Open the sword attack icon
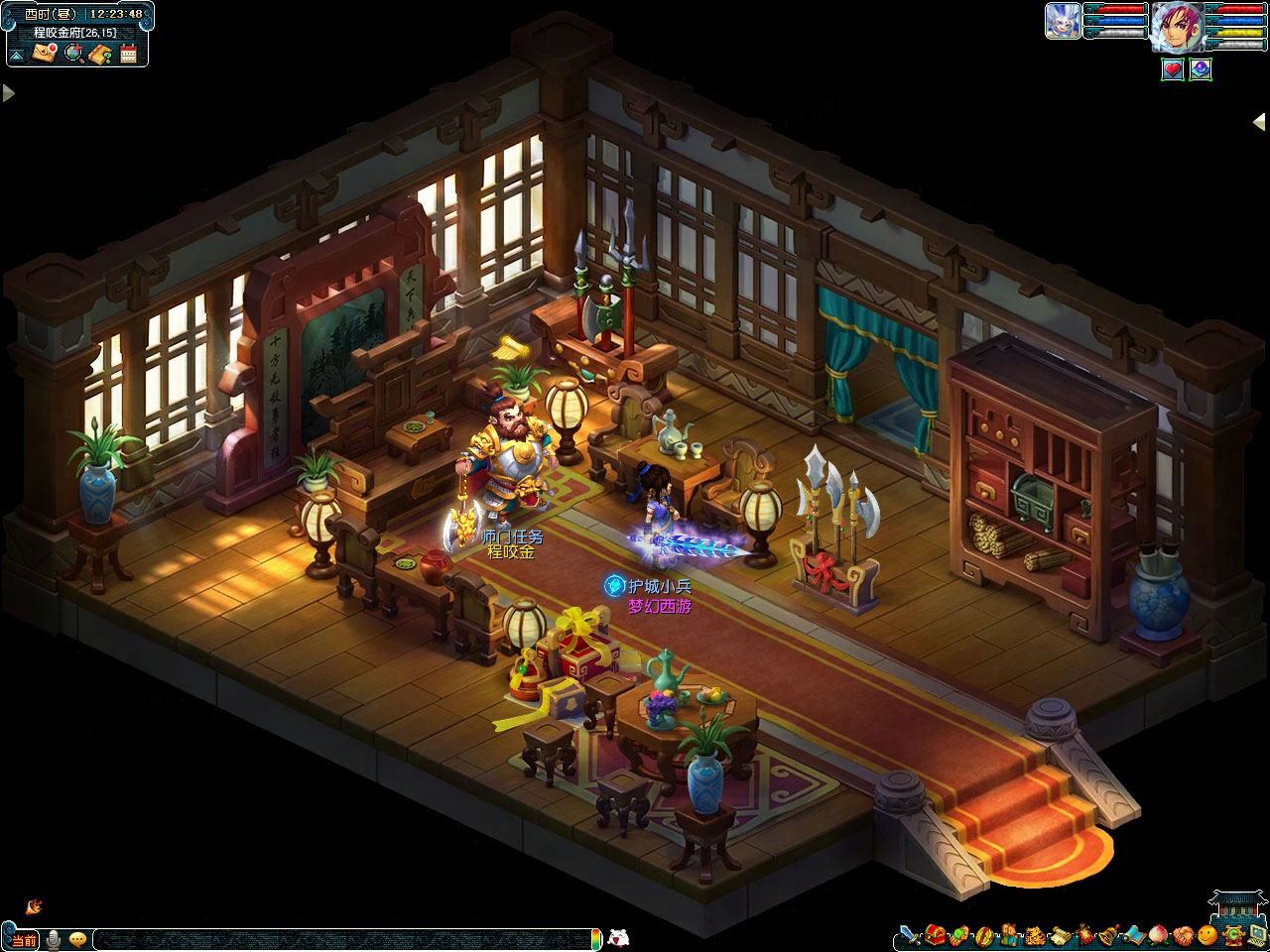Image resolution: width=1270 pixels, height=952 pixels. tap(910, 934)
